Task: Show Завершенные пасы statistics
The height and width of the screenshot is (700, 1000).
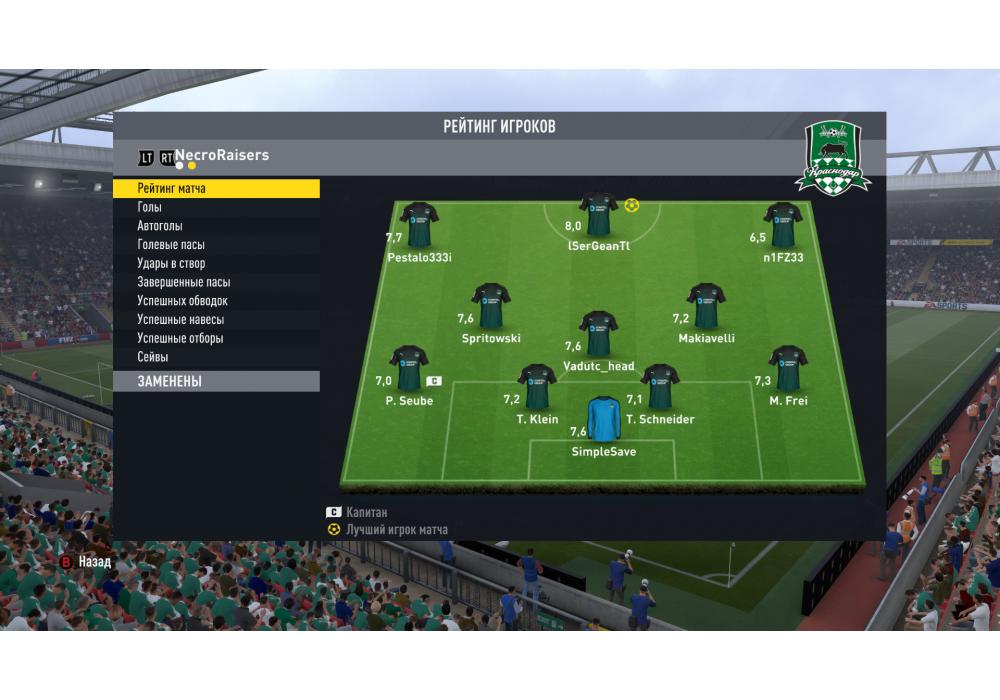Action: (216, 282)
